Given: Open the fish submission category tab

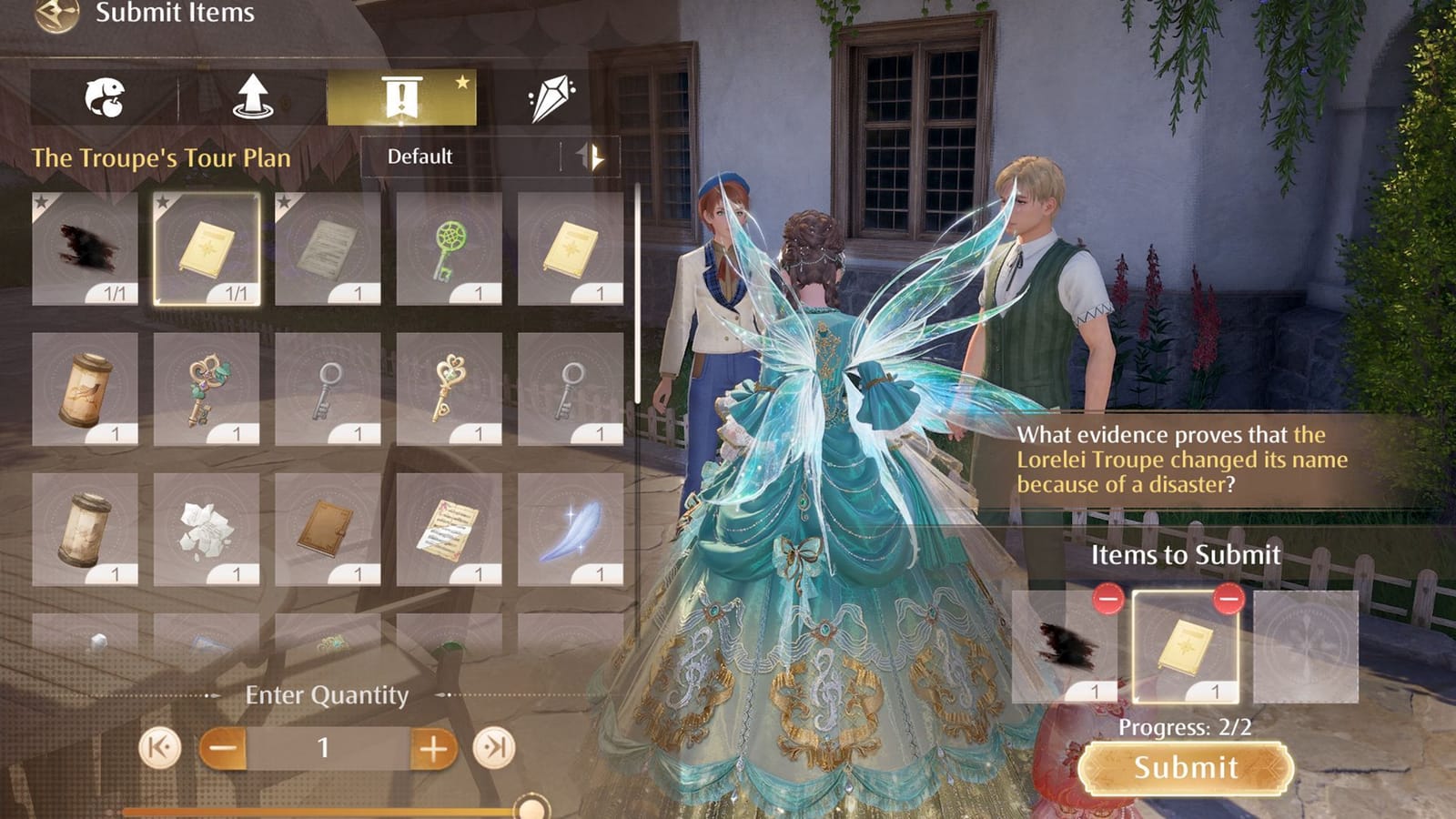Looking at the screenshot, I should point(106,96).
